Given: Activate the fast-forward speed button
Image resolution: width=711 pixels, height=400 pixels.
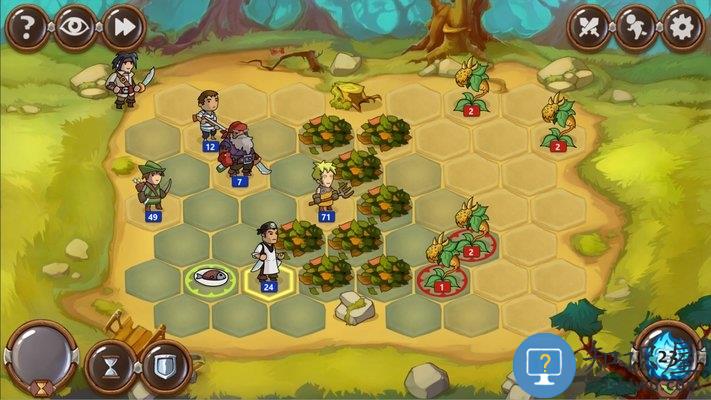Looking at the screenshot, I should pos(124,27).
